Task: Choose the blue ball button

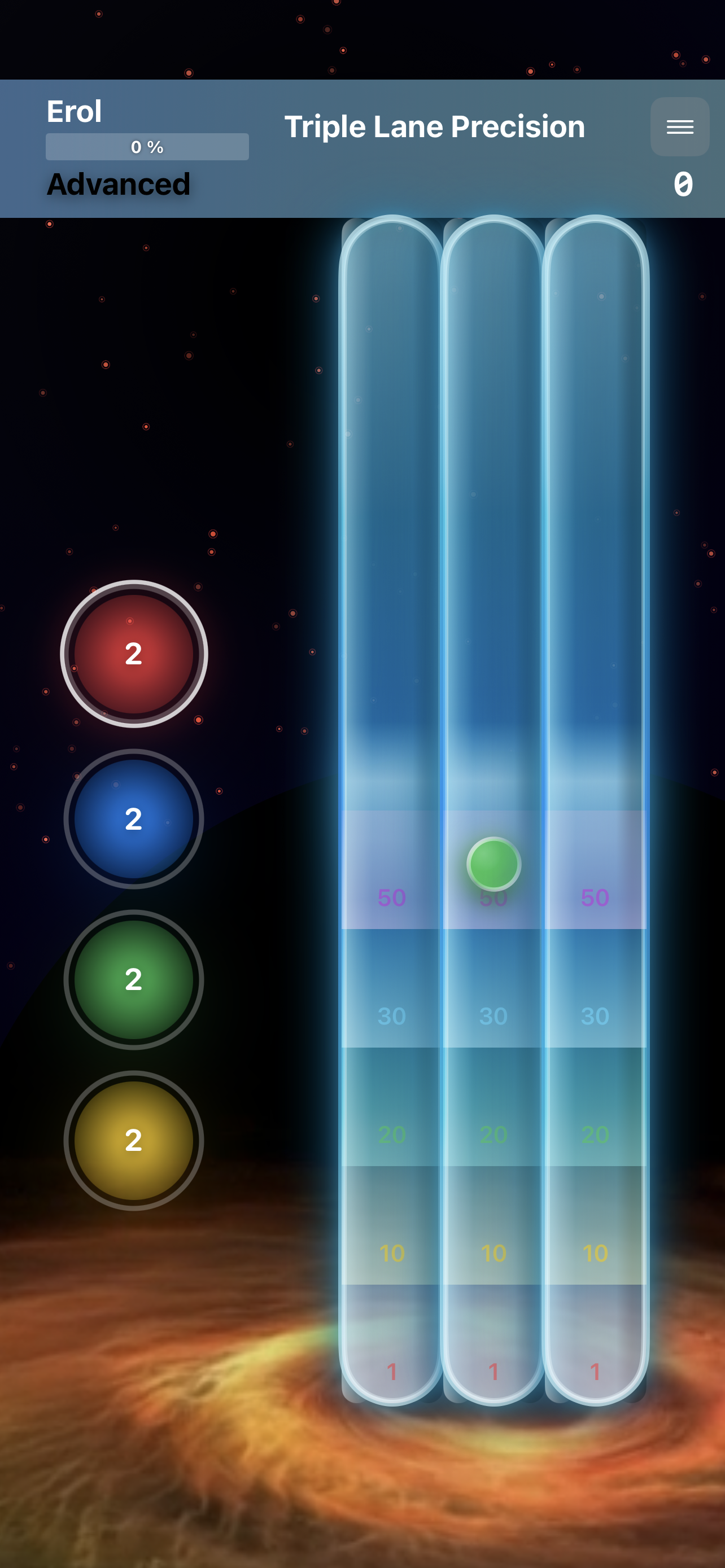Action: point(134,818)
